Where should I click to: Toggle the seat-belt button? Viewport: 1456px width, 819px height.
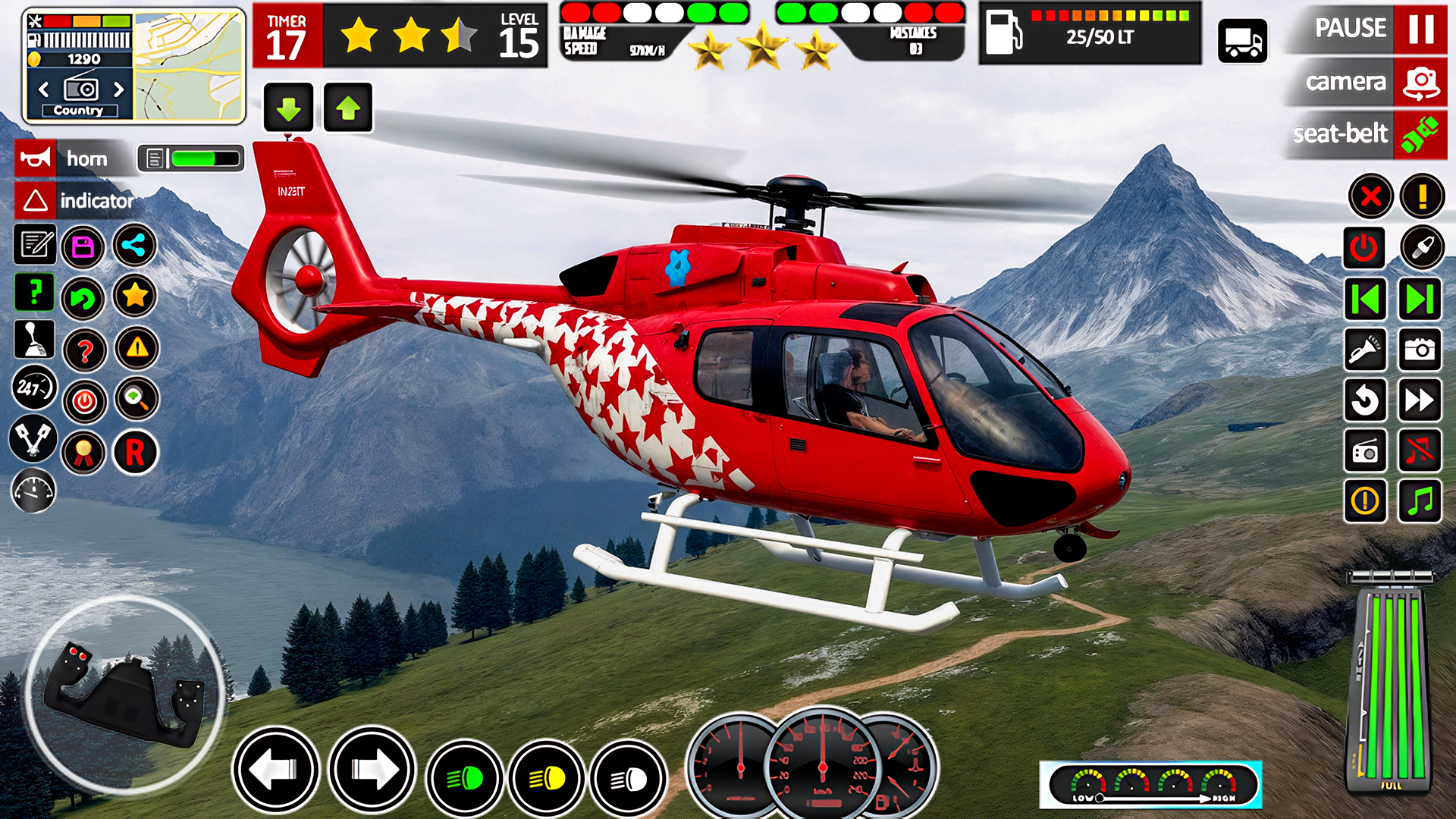tap(1420, 134)
